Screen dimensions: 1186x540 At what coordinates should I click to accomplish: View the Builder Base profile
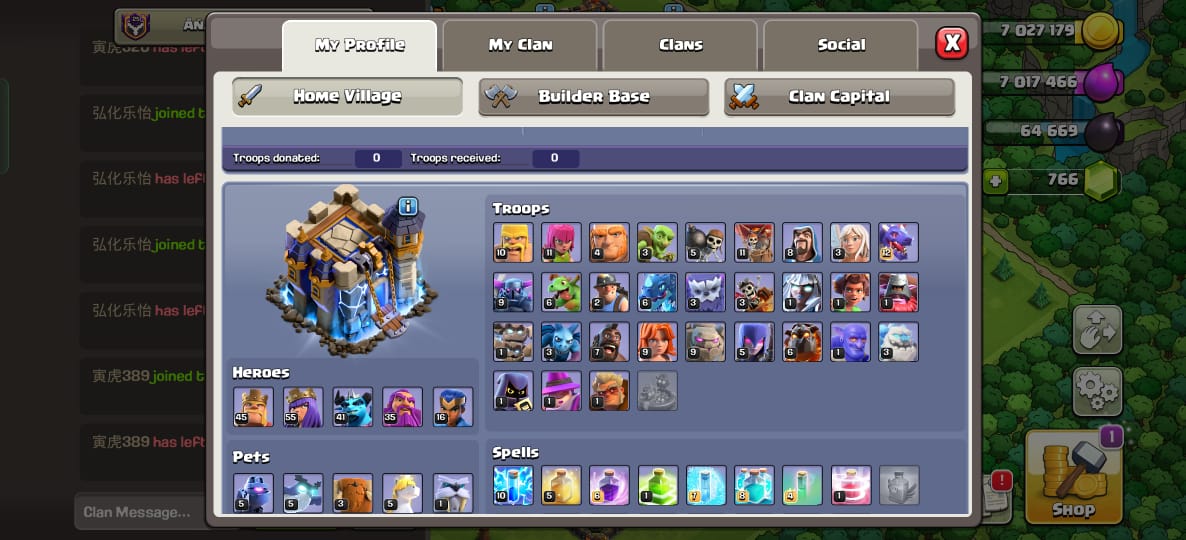pos(593,97)
